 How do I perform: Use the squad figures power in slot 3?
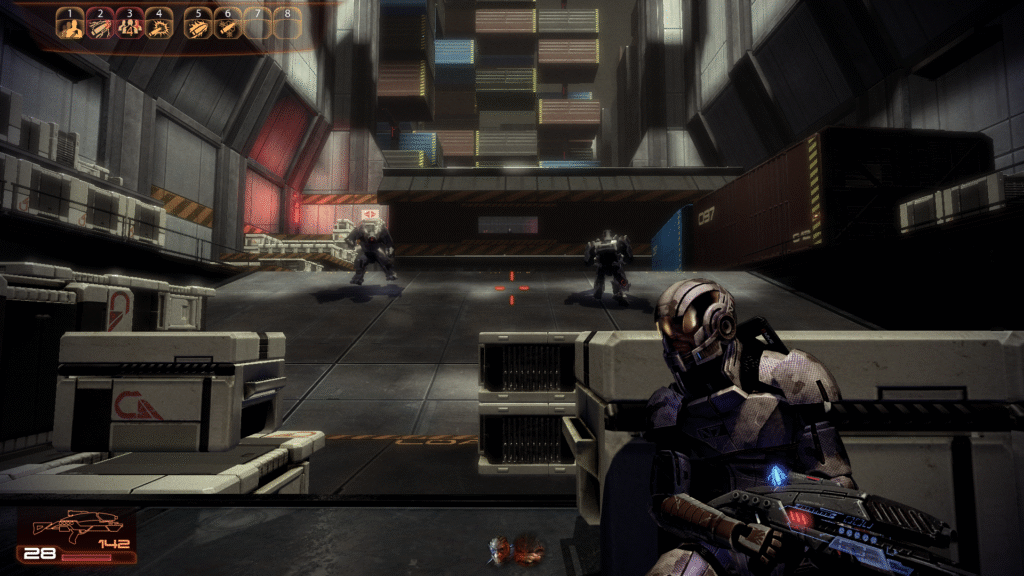[x=129, y=25]
